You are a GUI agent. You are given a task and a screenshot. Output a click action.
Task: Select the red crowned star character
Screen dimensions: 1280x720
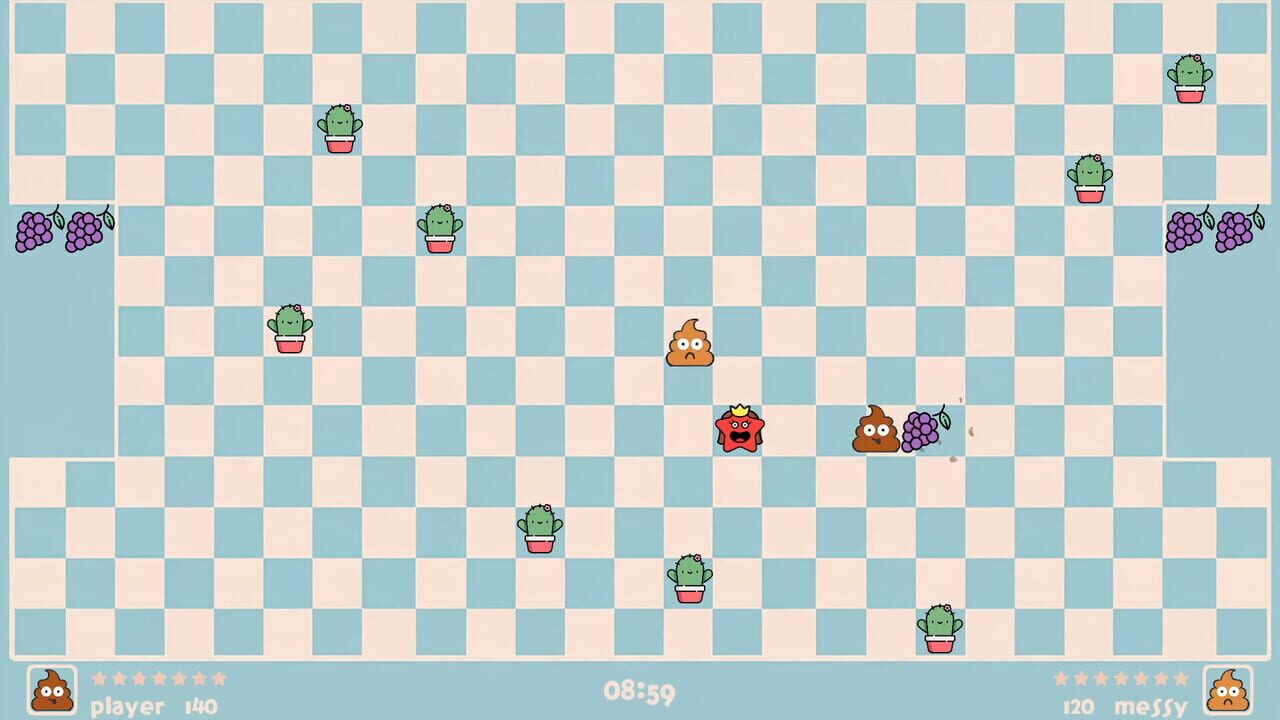coord(741,430)
